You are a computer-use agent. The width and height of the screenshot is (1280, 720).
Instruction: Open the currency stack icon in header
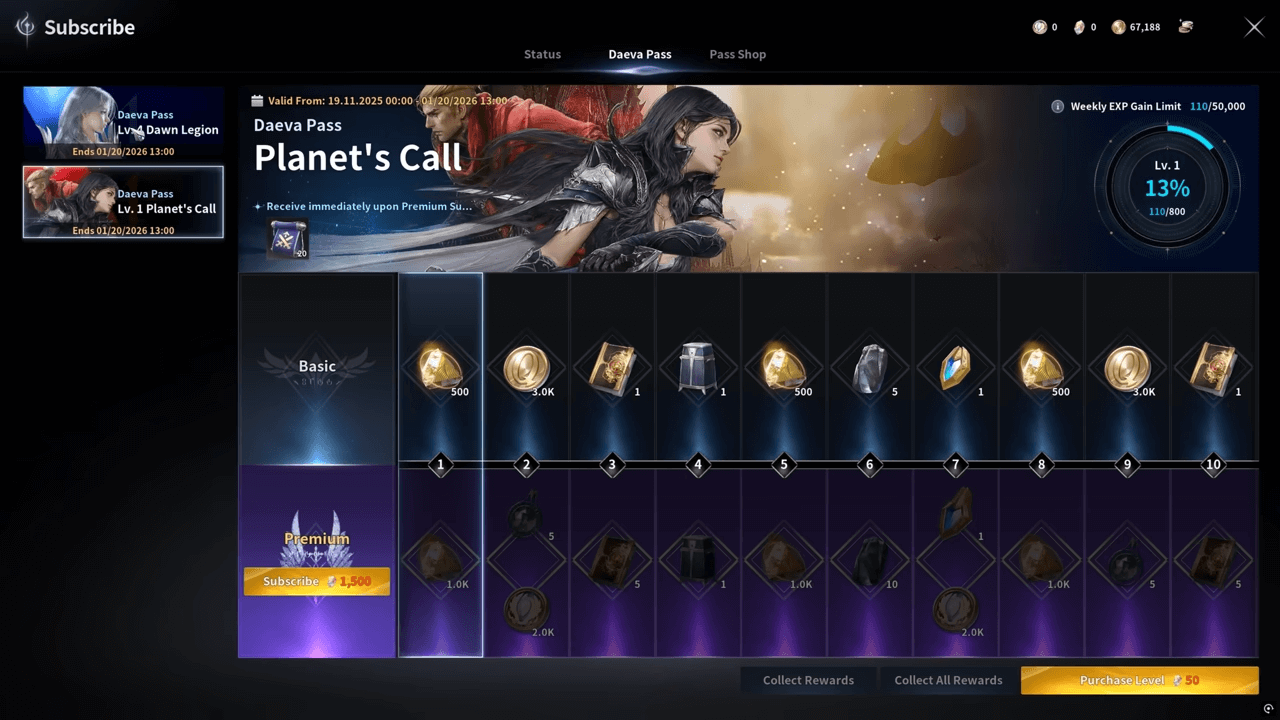click(x=1186, y=27)
